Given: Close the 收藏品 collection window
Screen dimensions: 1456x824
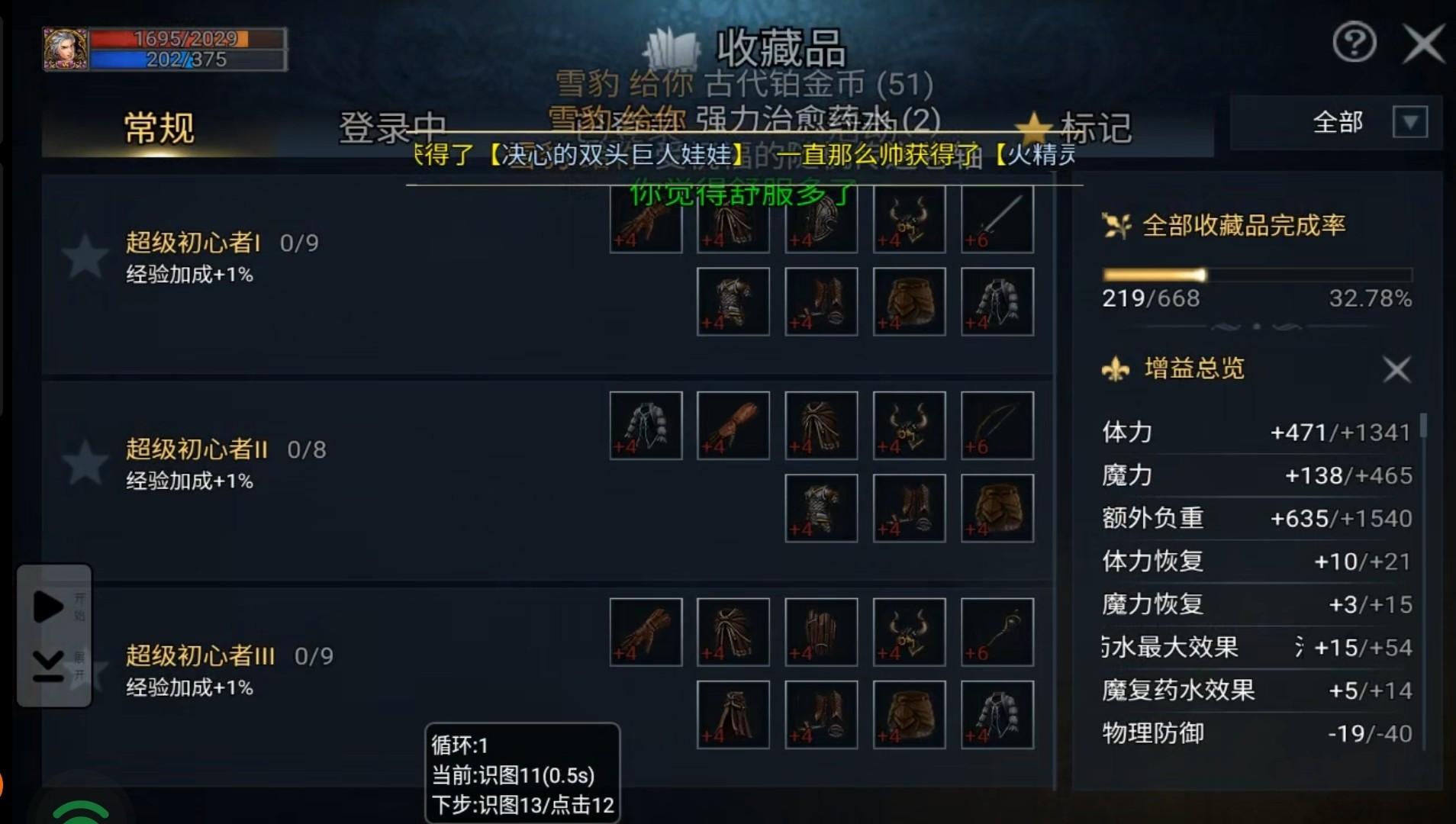Looking at the screenshot, I should (x=1423, y=43).
